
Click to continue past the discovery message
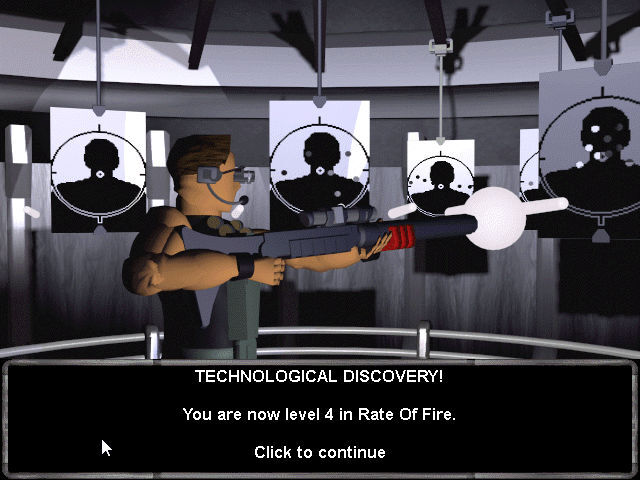tap(319, 452)
